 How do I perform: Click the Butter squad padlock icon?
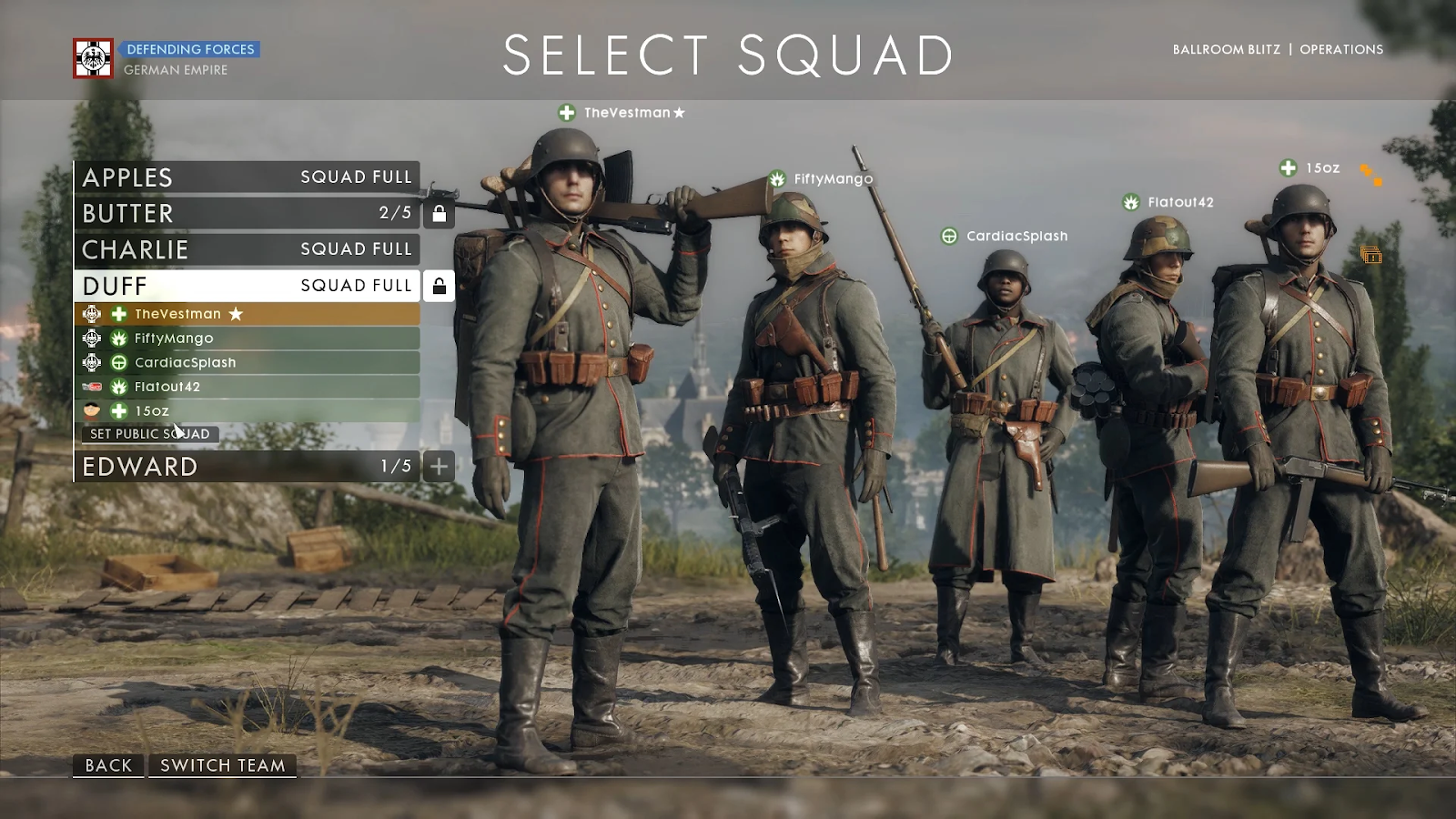(439, 213)
